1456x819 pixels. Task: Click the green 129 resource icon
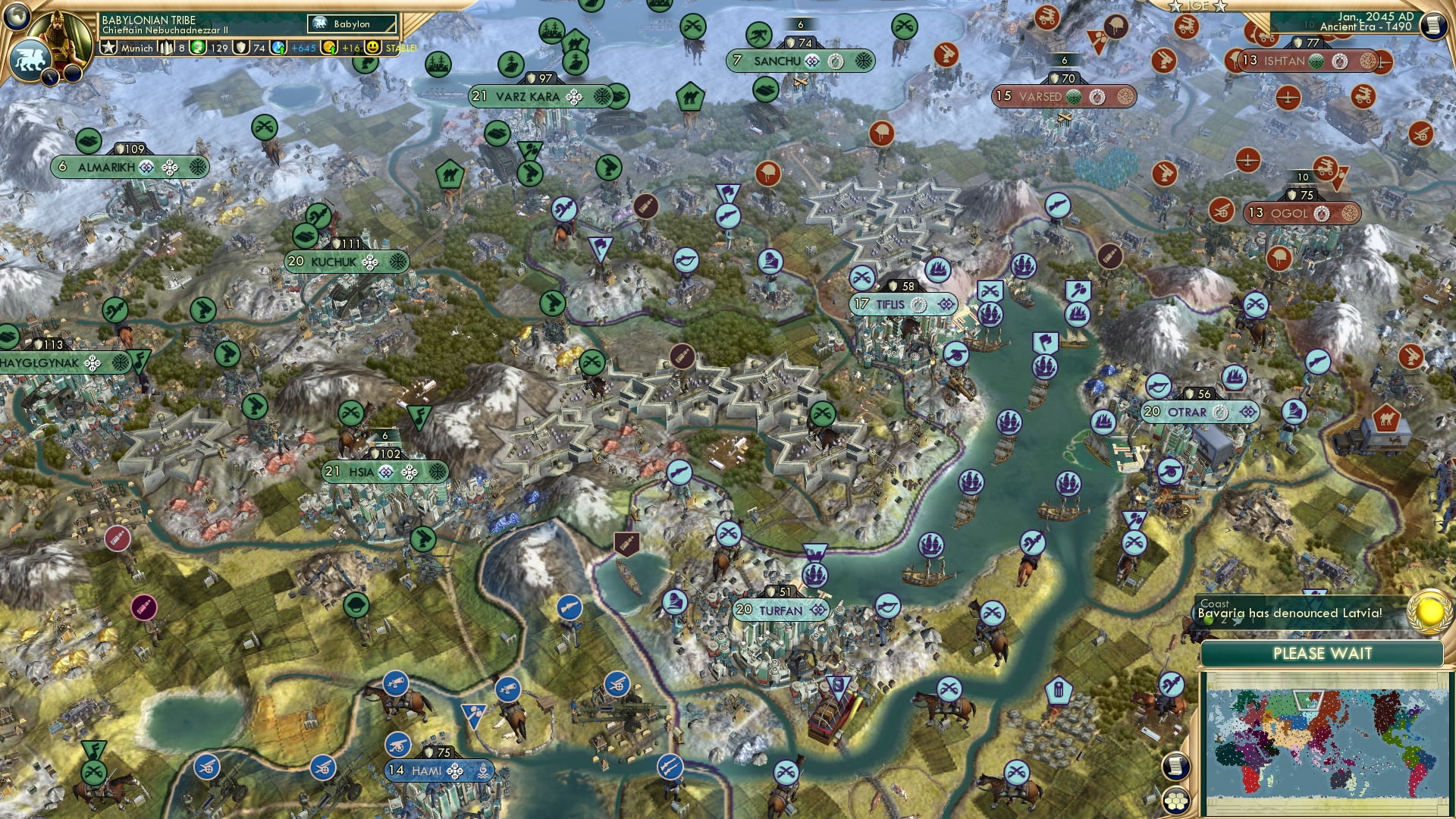[199, 48]
